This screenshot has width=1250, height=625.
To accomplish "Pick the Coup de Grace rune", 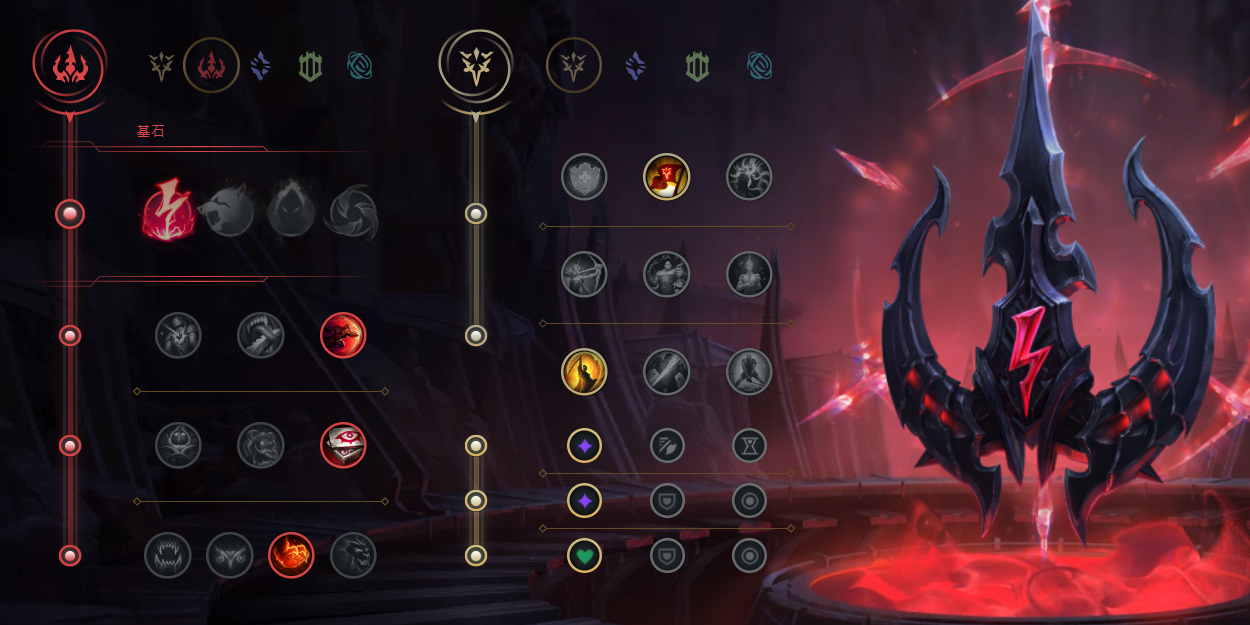I will click(584, 372).
